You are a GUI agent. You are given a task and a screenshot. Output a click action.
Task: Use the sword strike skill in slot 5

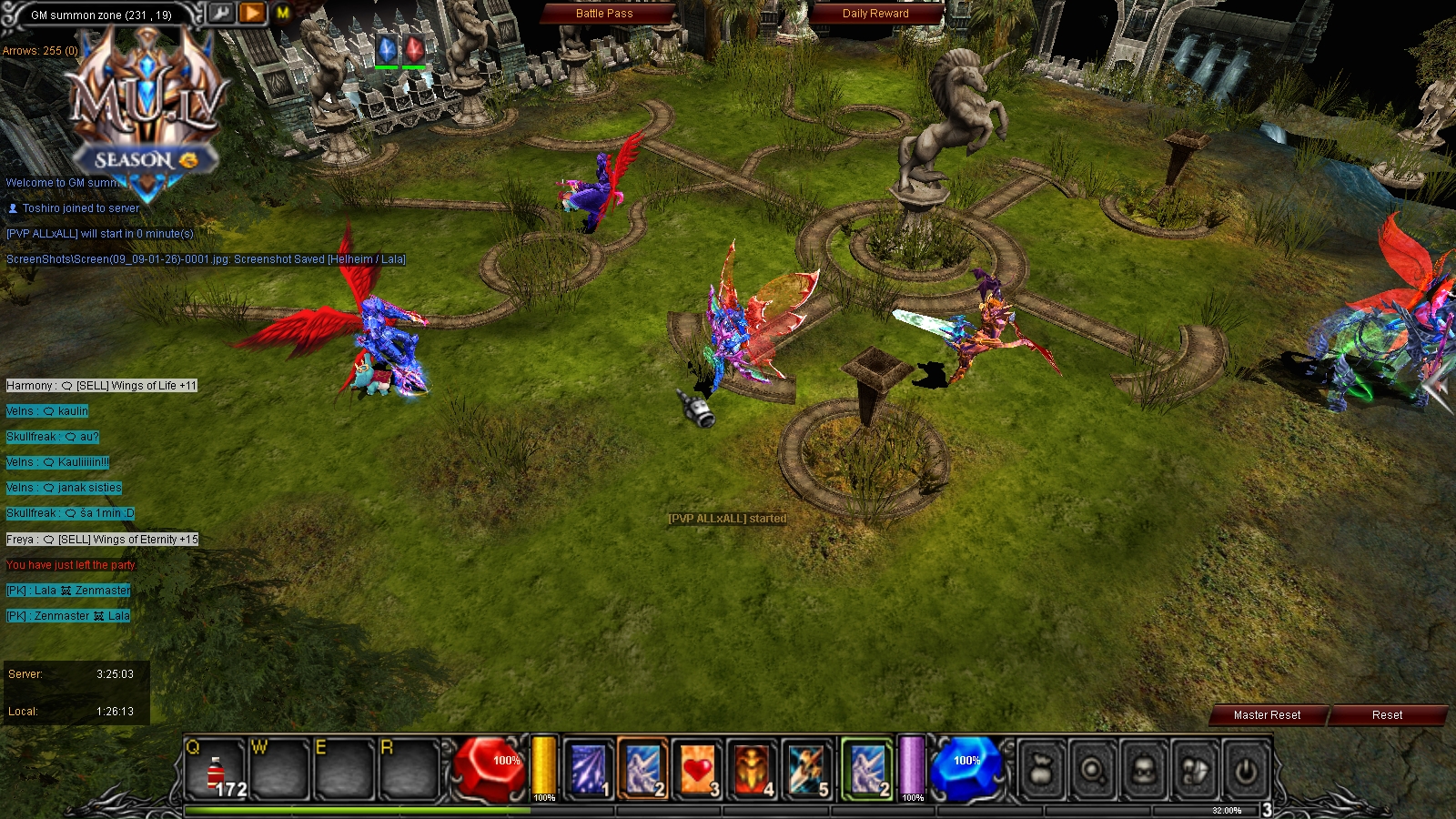[x=798, y=767]
